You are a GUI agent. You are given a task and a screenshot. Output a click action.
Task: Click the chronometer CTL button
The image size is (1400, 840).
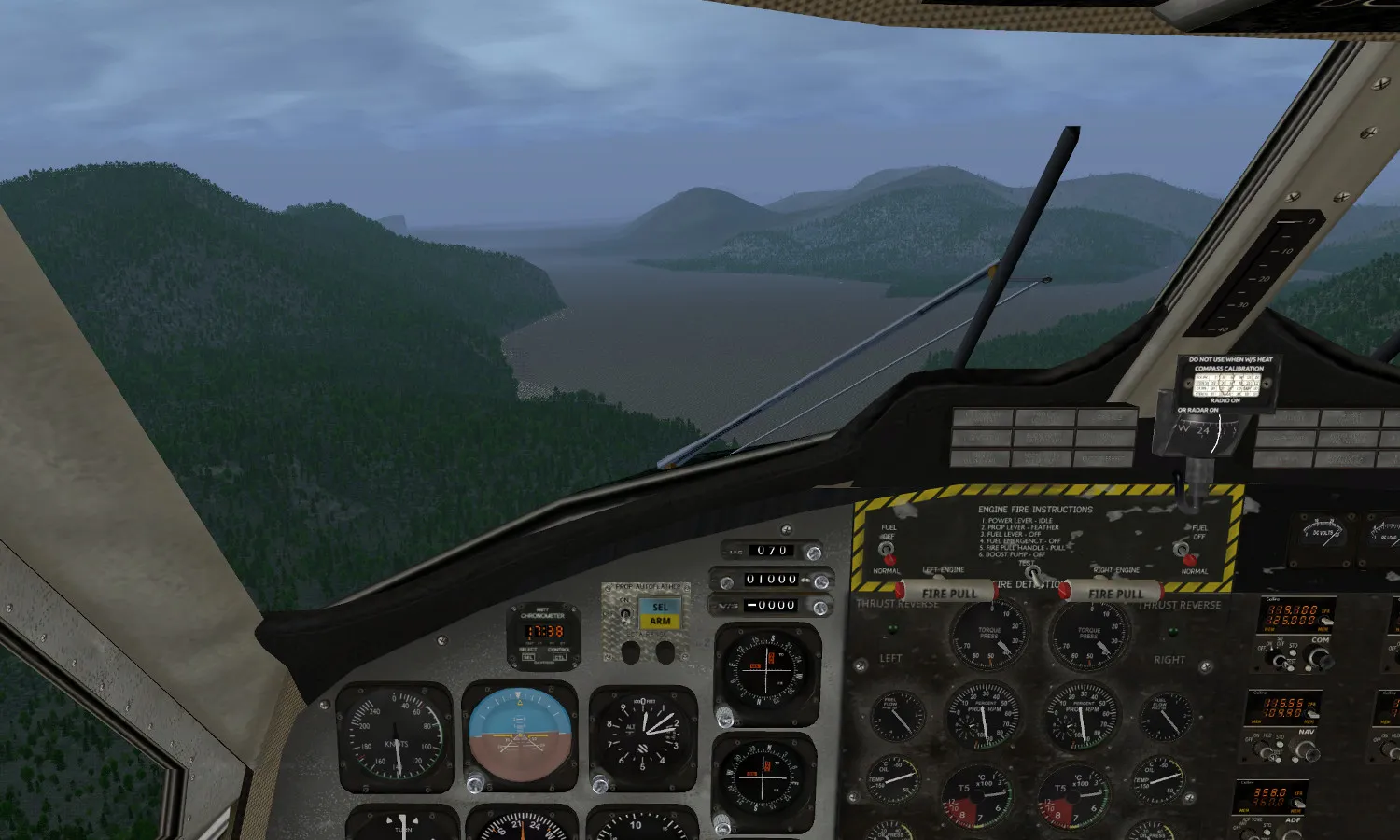click(558, 658)
